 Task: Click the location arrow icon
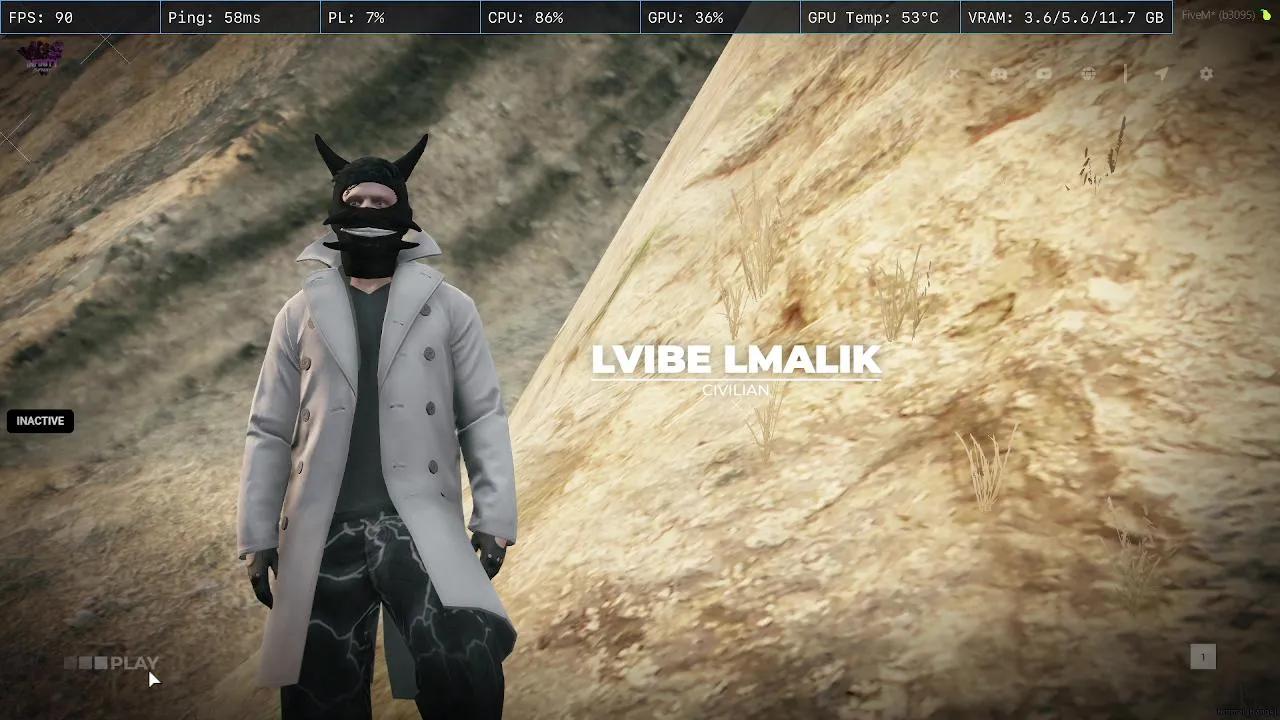(1161, 73)
